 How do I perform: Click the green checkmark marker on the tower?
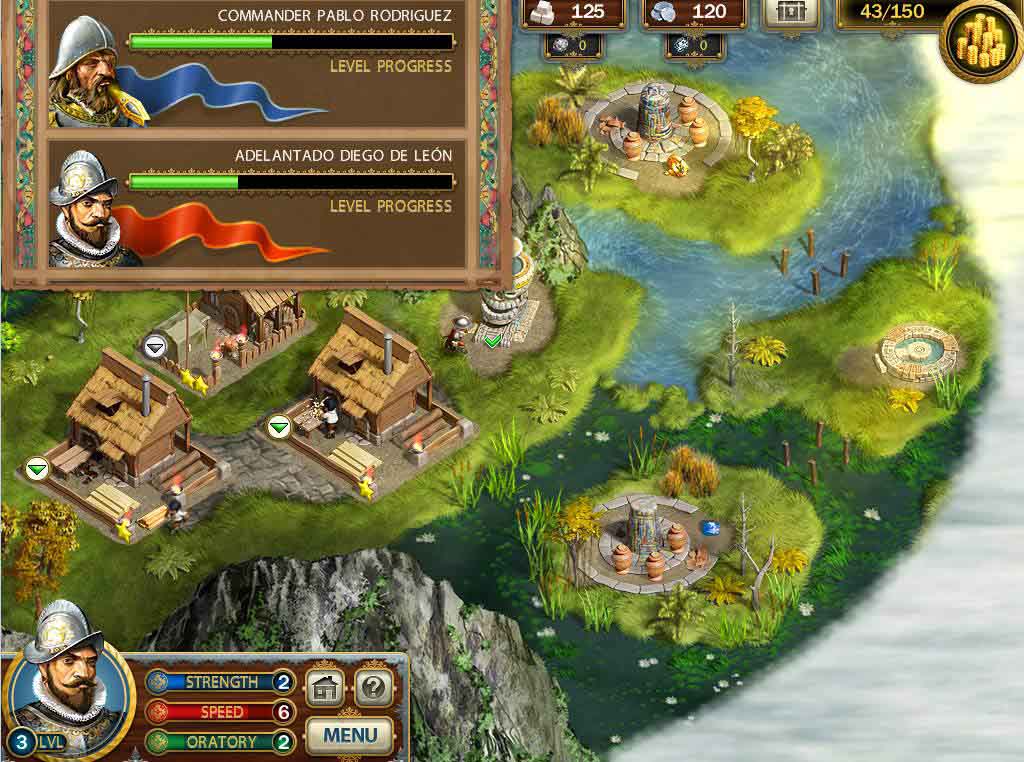[x=491, y=341]
